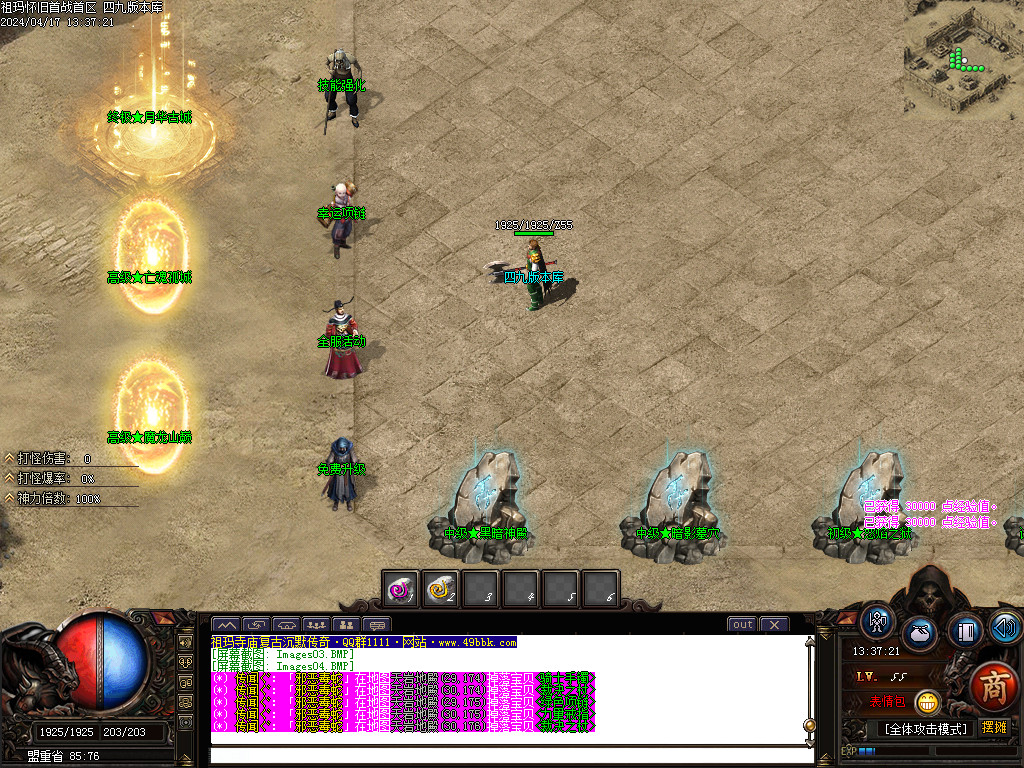The width and height of the screenshot is (1024, 768).
Task: Switch the 全体攻击模式 attack mode
Action: click(924, 729)
